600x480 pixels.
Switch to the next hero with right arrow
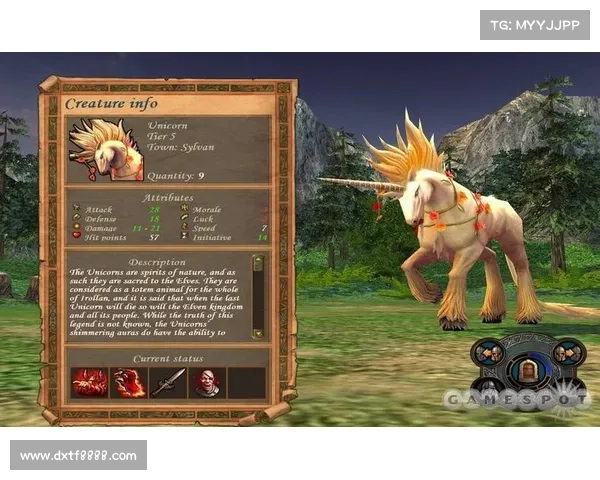click(568, 352)
